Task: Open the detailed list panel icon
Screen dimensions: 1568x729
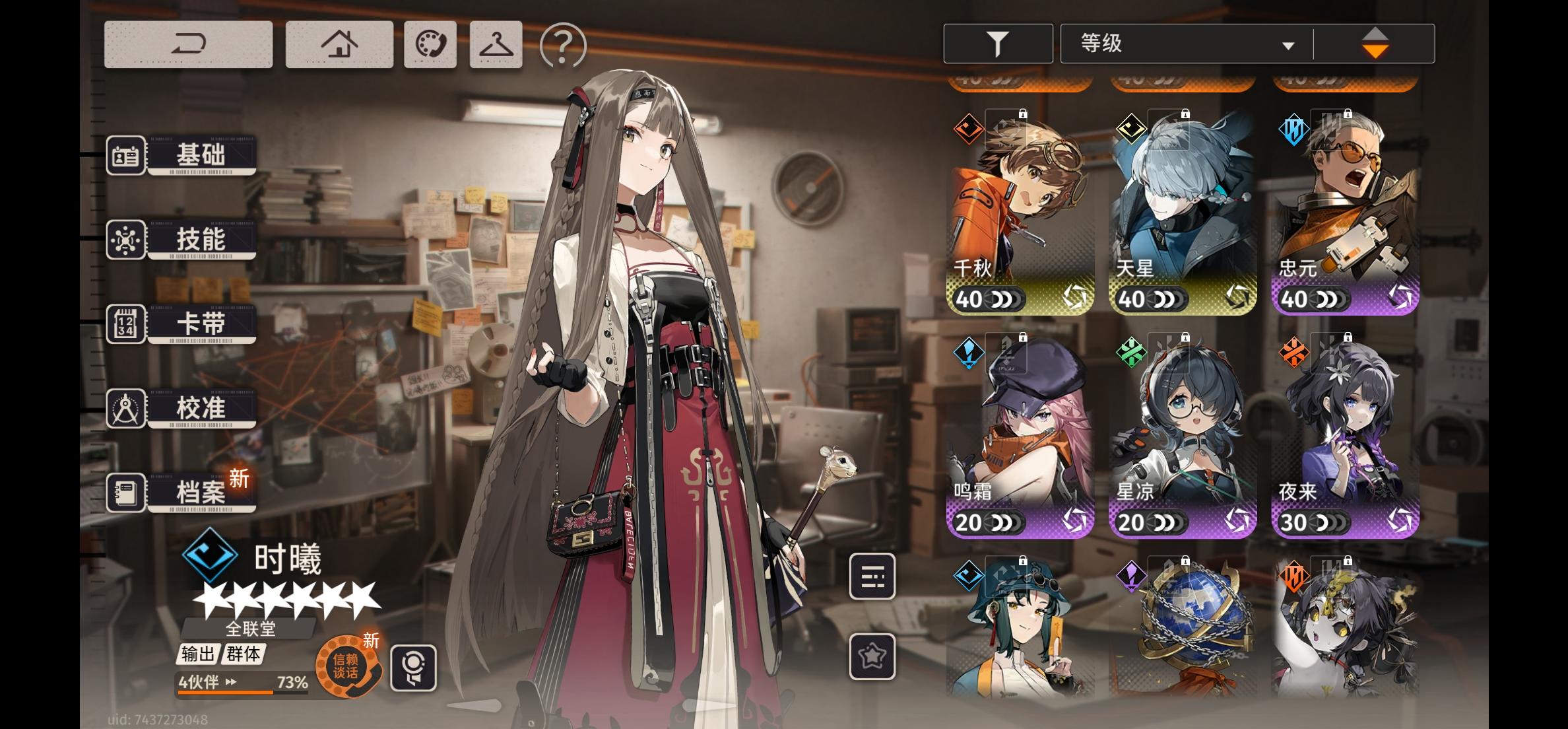Action: pyautogui.click(x=873, y=576)
